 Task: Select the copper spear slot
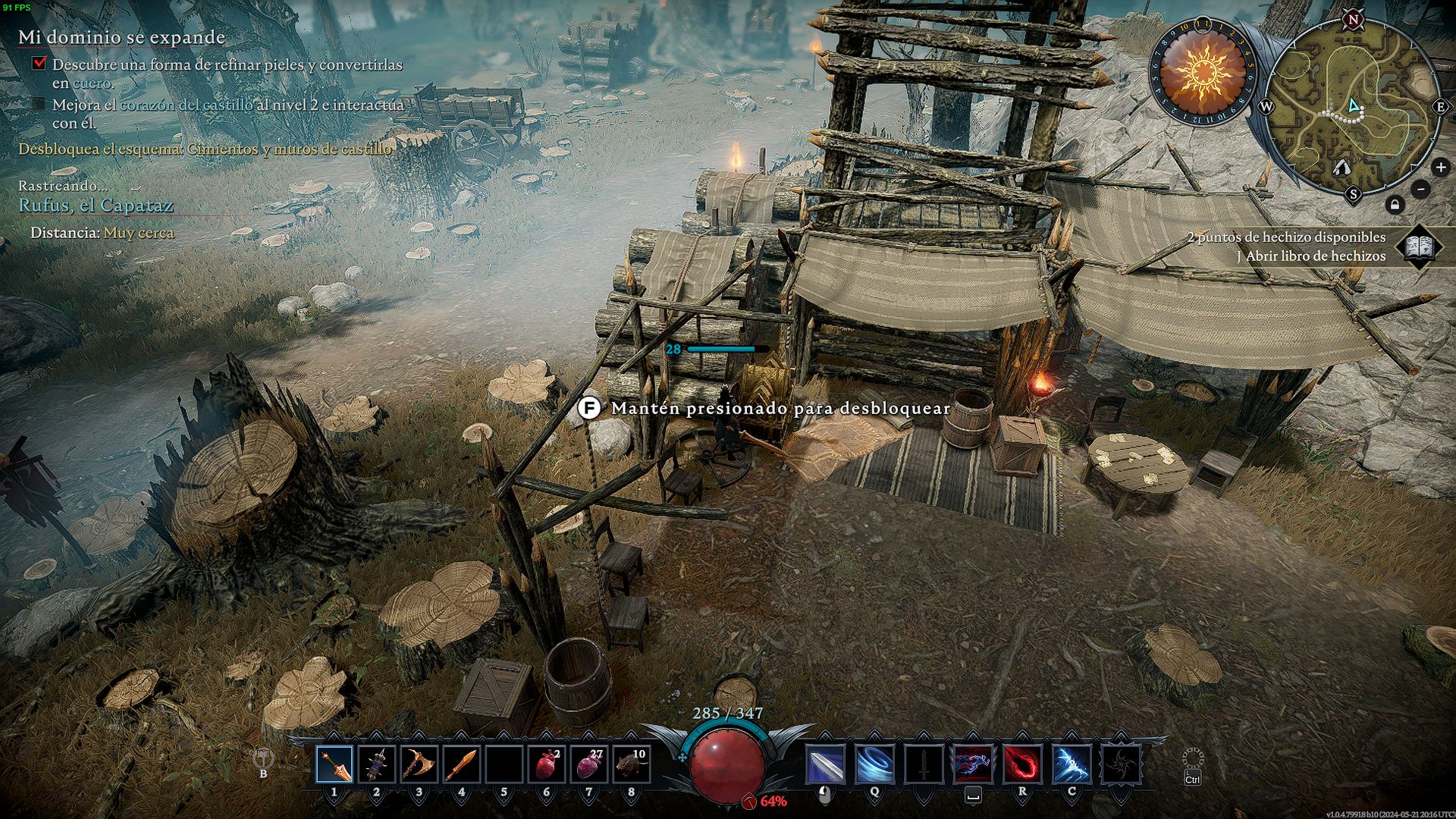(x=461, y=764)
